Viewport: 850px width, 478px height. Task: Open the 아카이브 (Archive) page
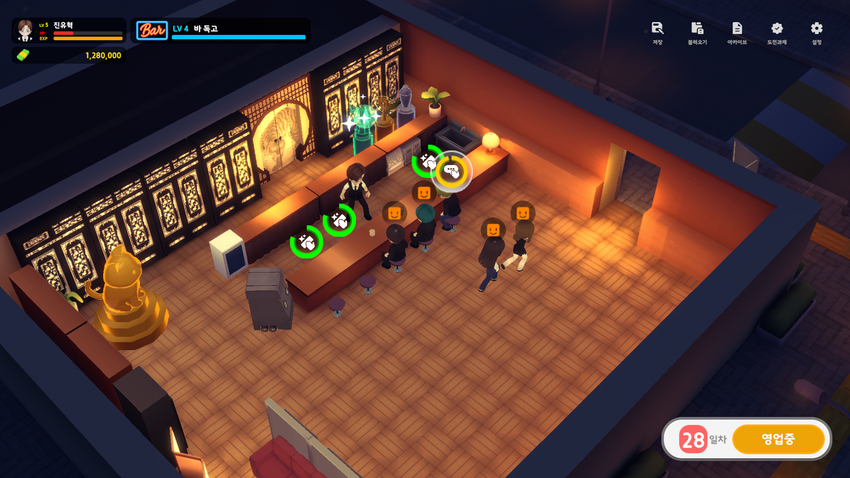coord(737,31)
